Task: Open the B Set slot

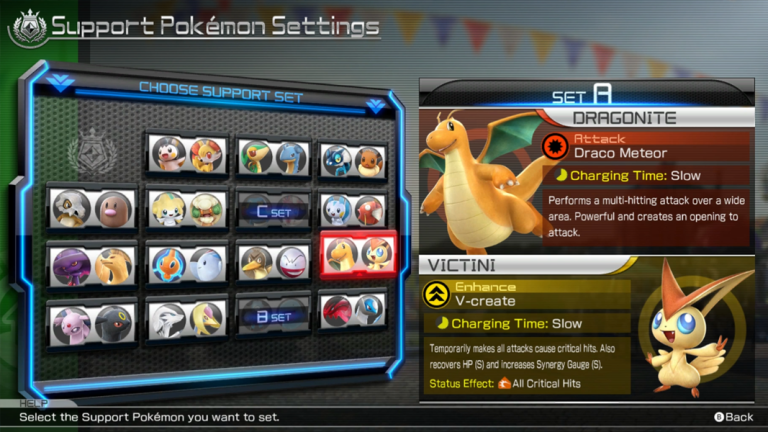Action: (272, 316)
